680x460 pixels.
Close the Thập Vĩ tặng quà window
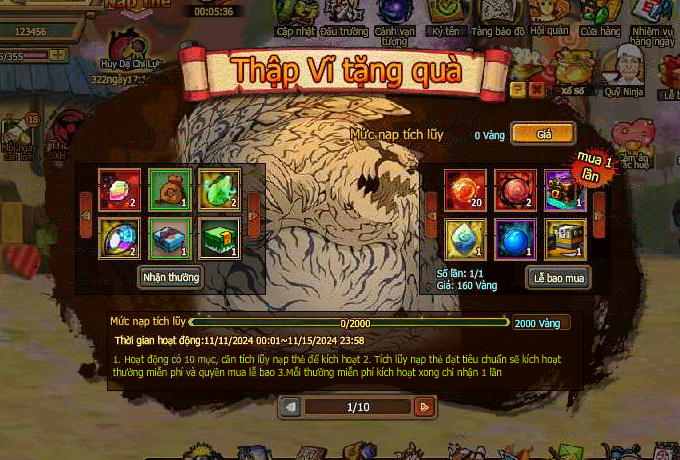tap(535, 89)
